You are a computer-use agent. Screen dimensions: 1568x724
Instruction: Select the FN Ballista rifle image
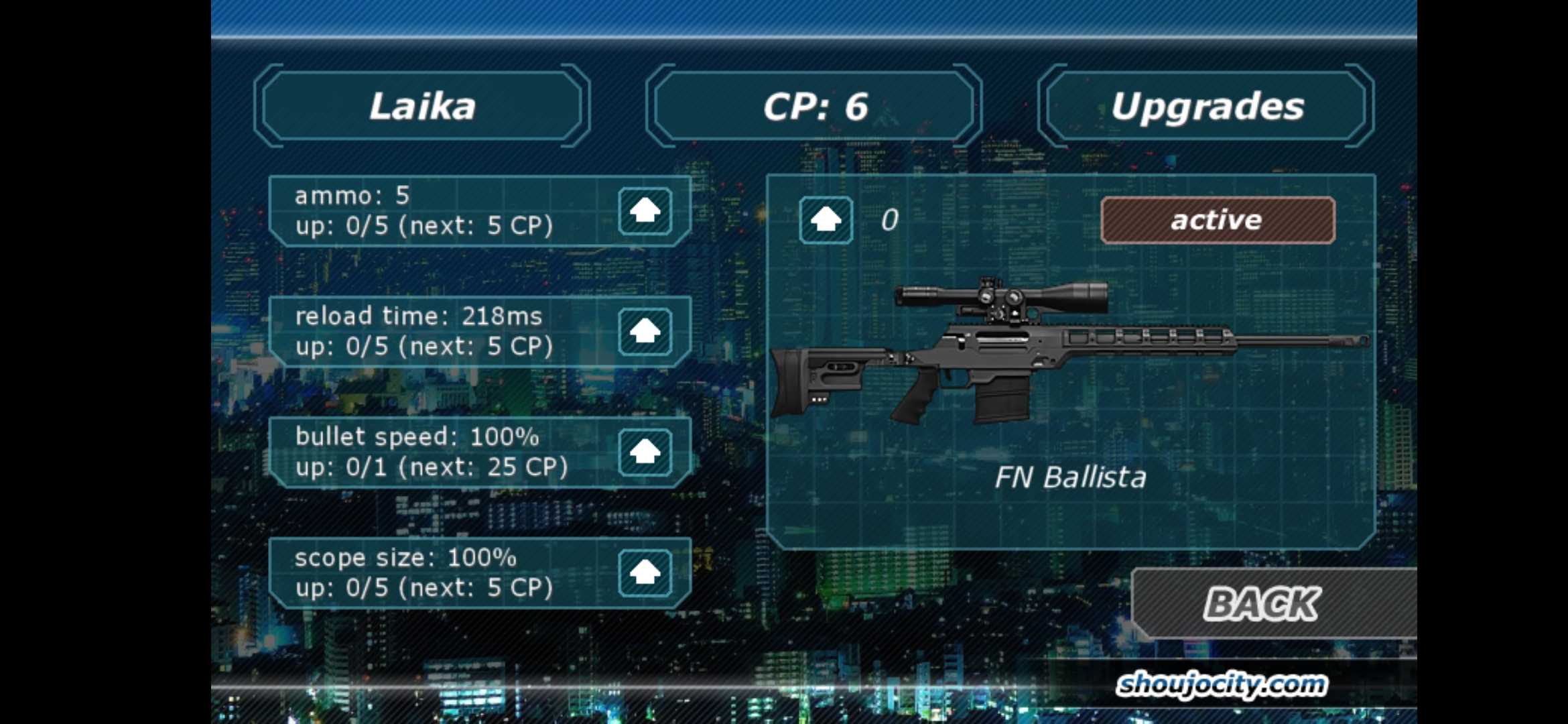(x=1069, y=352)
